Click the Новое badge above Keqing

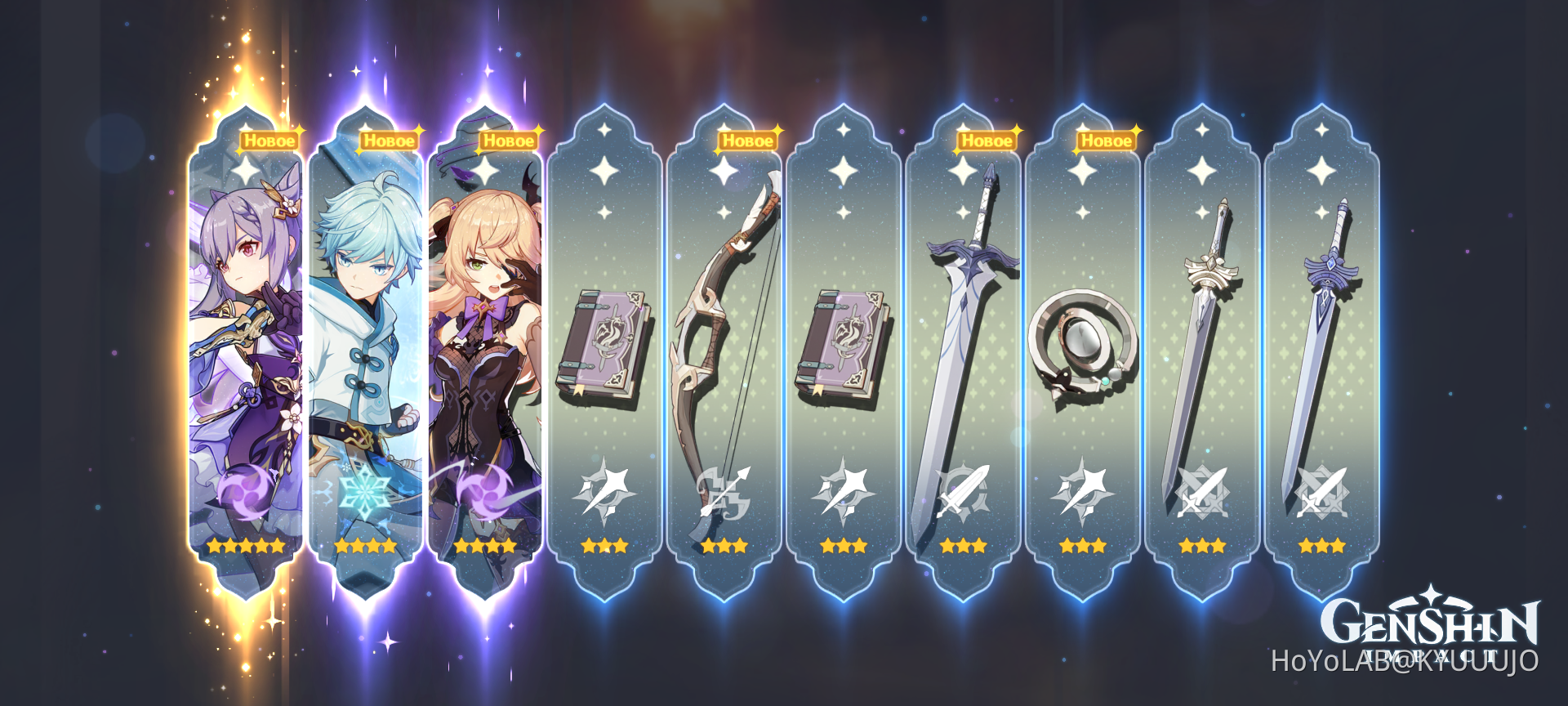269,140
